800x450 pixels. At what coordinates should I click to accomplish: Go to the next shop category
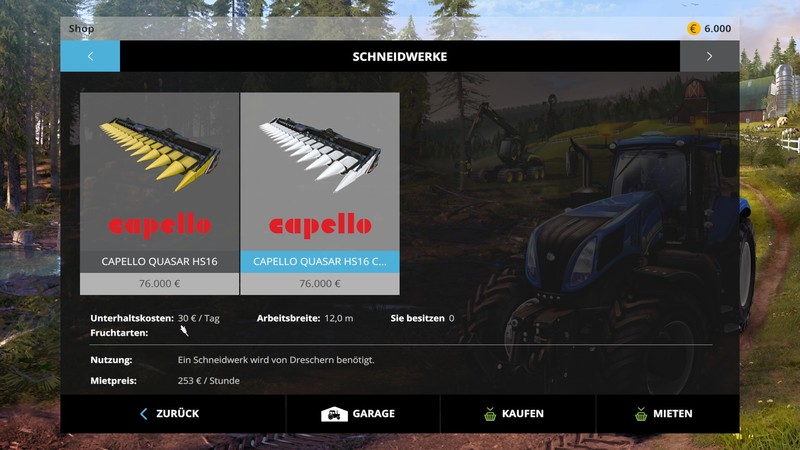709,56
